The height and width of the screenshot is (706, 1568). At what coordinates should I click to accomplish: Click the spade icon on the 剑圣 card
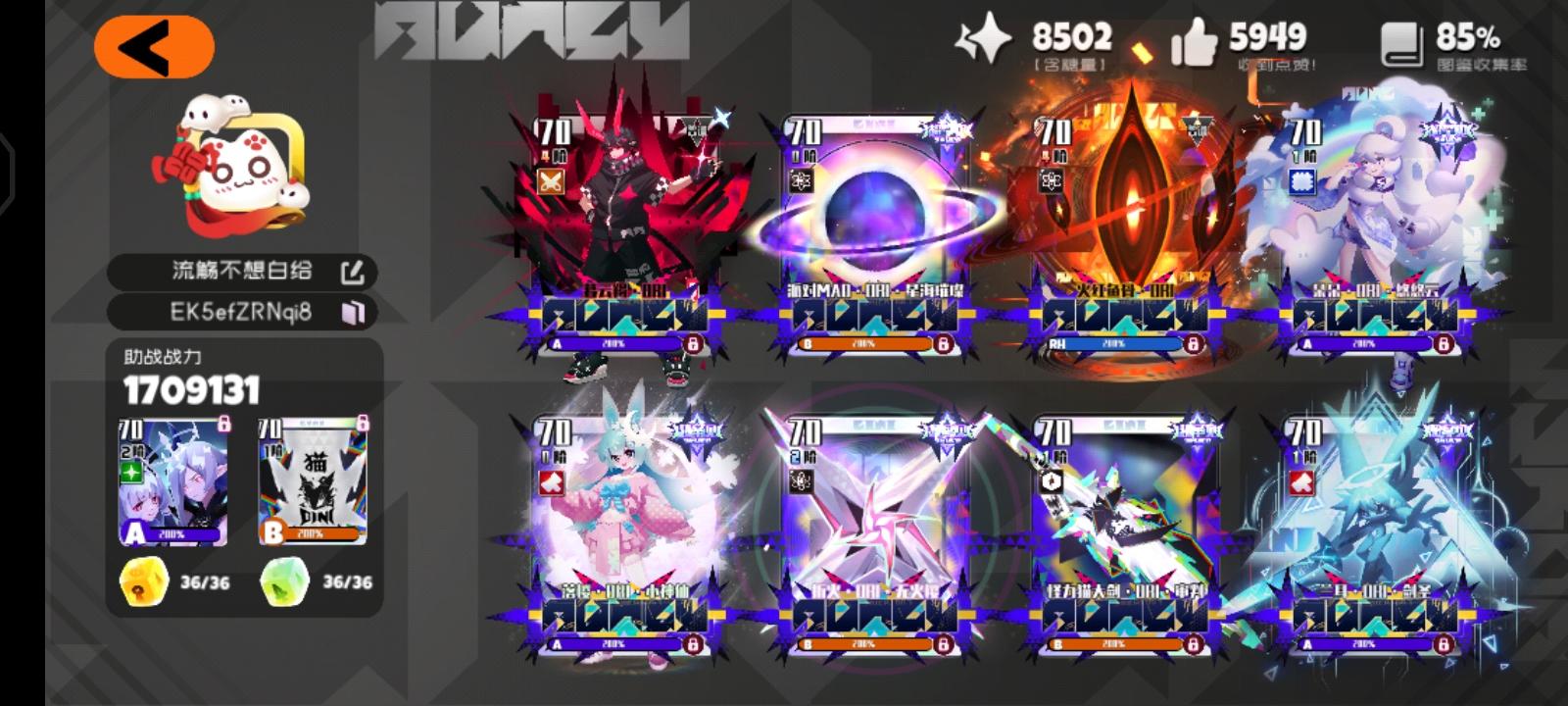(1299, 481)
